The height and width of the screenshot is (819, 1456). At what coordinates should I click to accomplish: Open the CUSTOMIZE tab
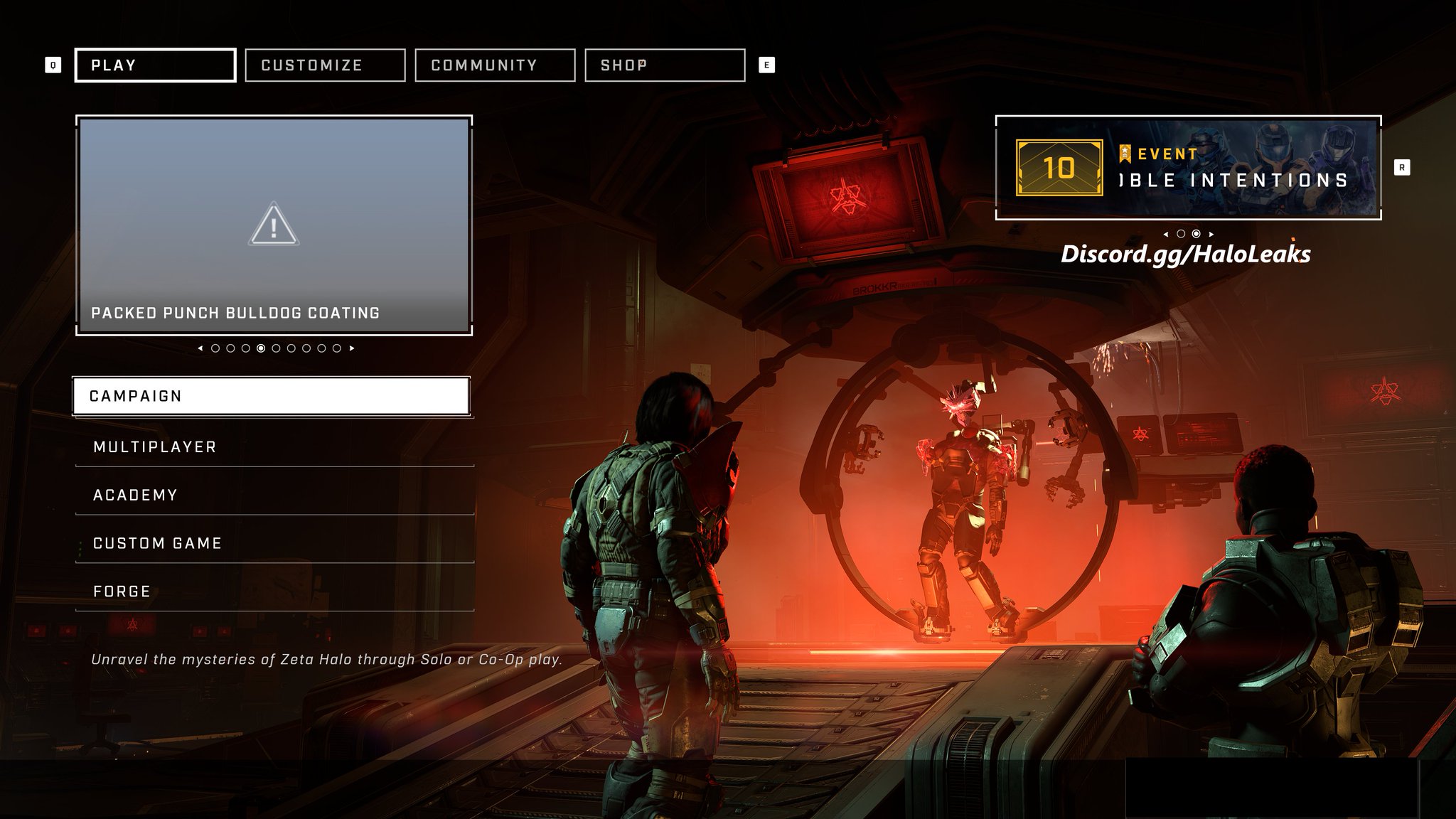click(x=325, y=65)
